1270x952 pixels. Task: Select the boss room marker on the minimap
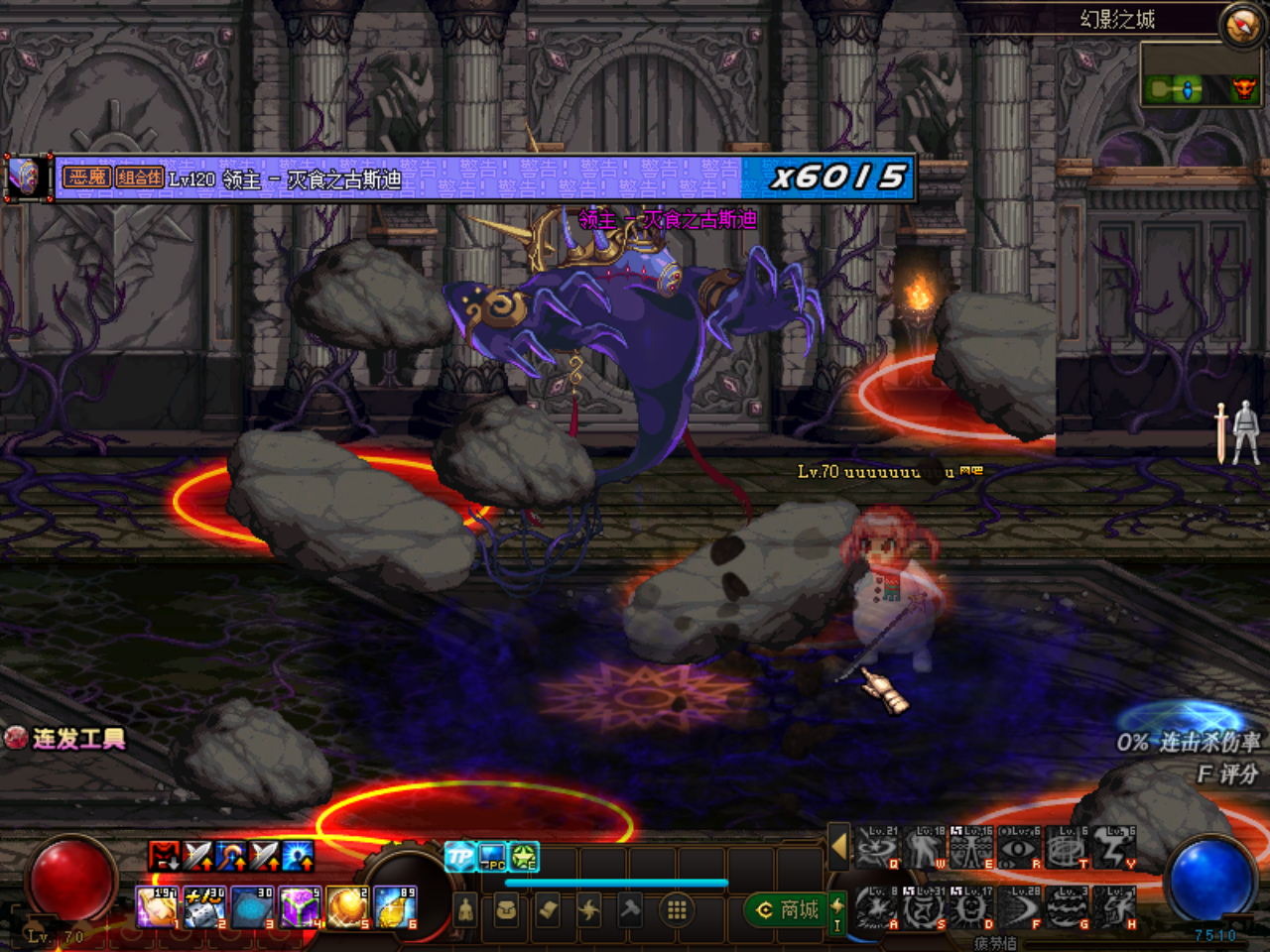click(x=1243, y=90)
